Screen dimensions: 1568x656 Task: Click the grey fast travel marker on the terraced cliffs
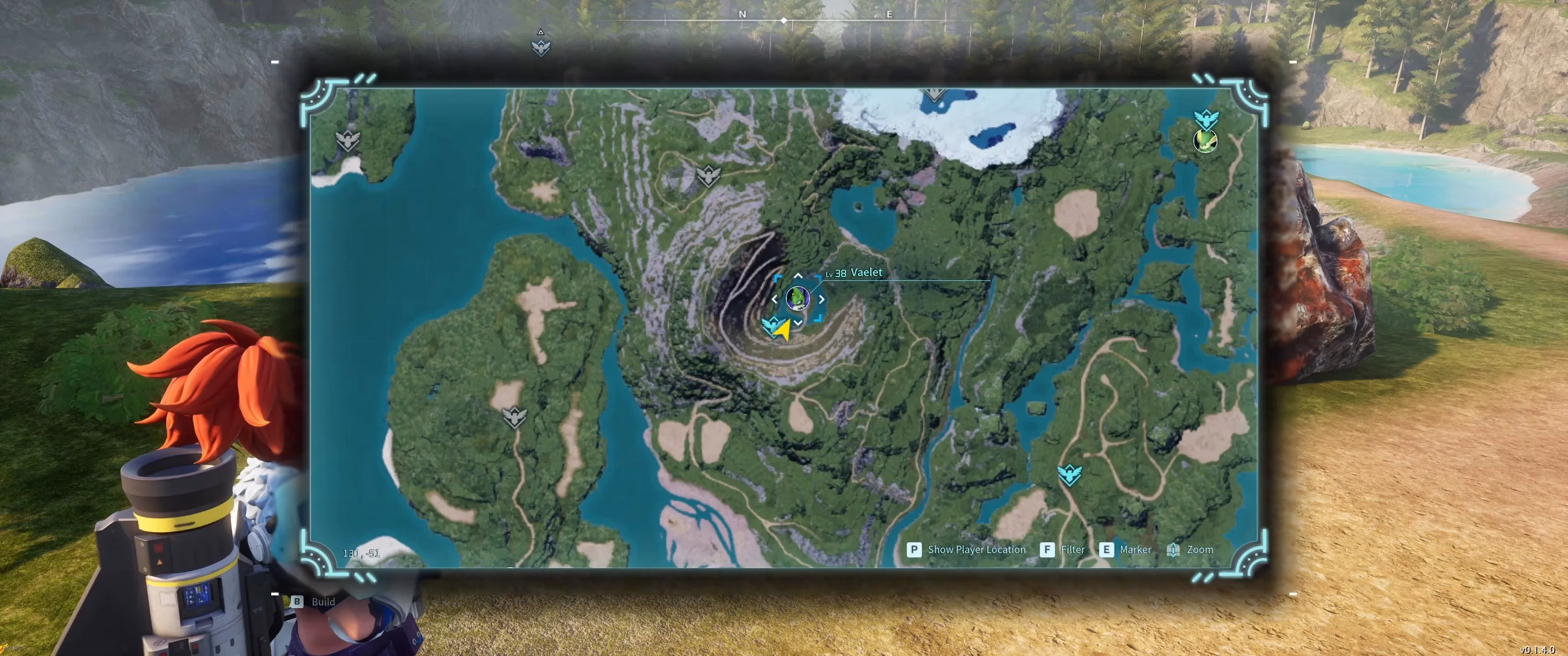708,176
